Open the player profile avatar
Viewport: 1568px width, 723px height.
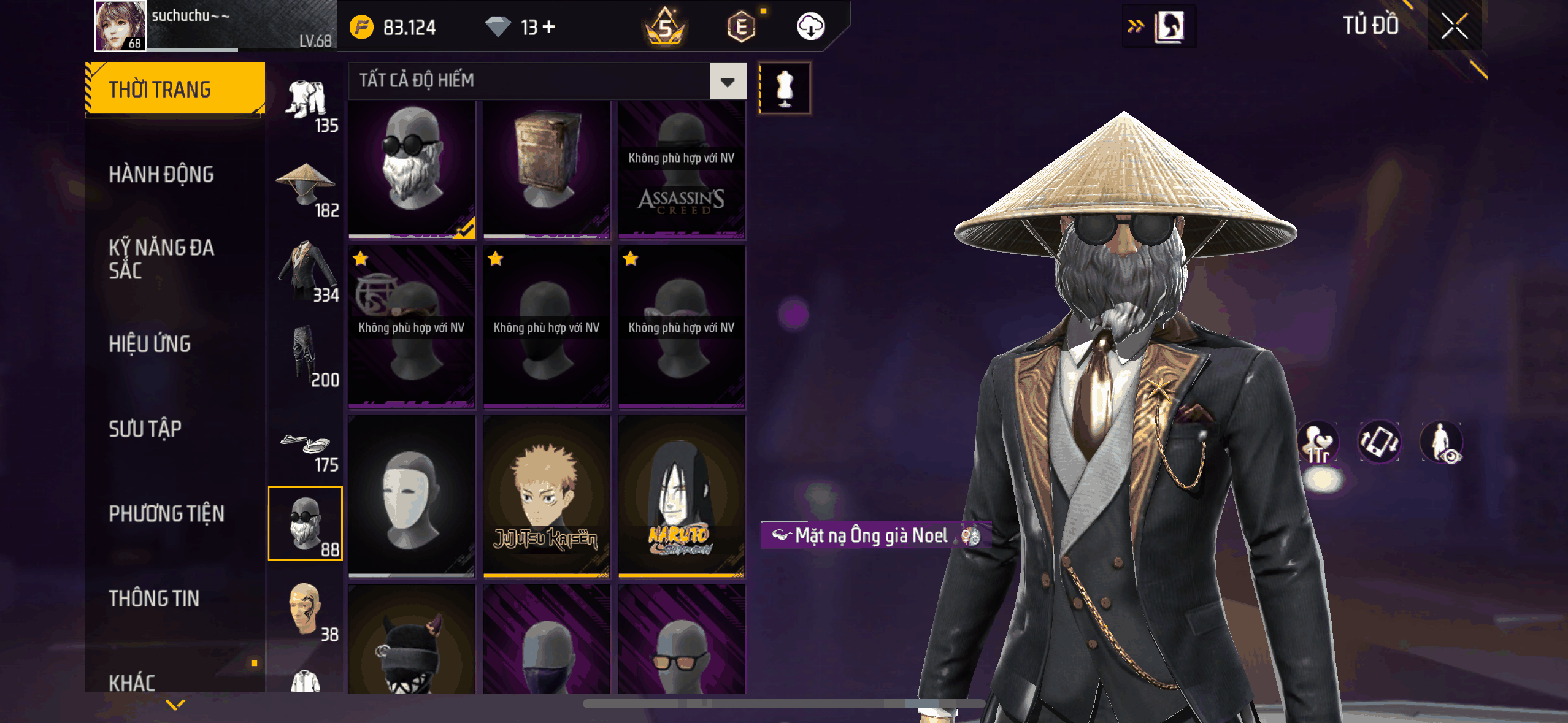point(120,26)
